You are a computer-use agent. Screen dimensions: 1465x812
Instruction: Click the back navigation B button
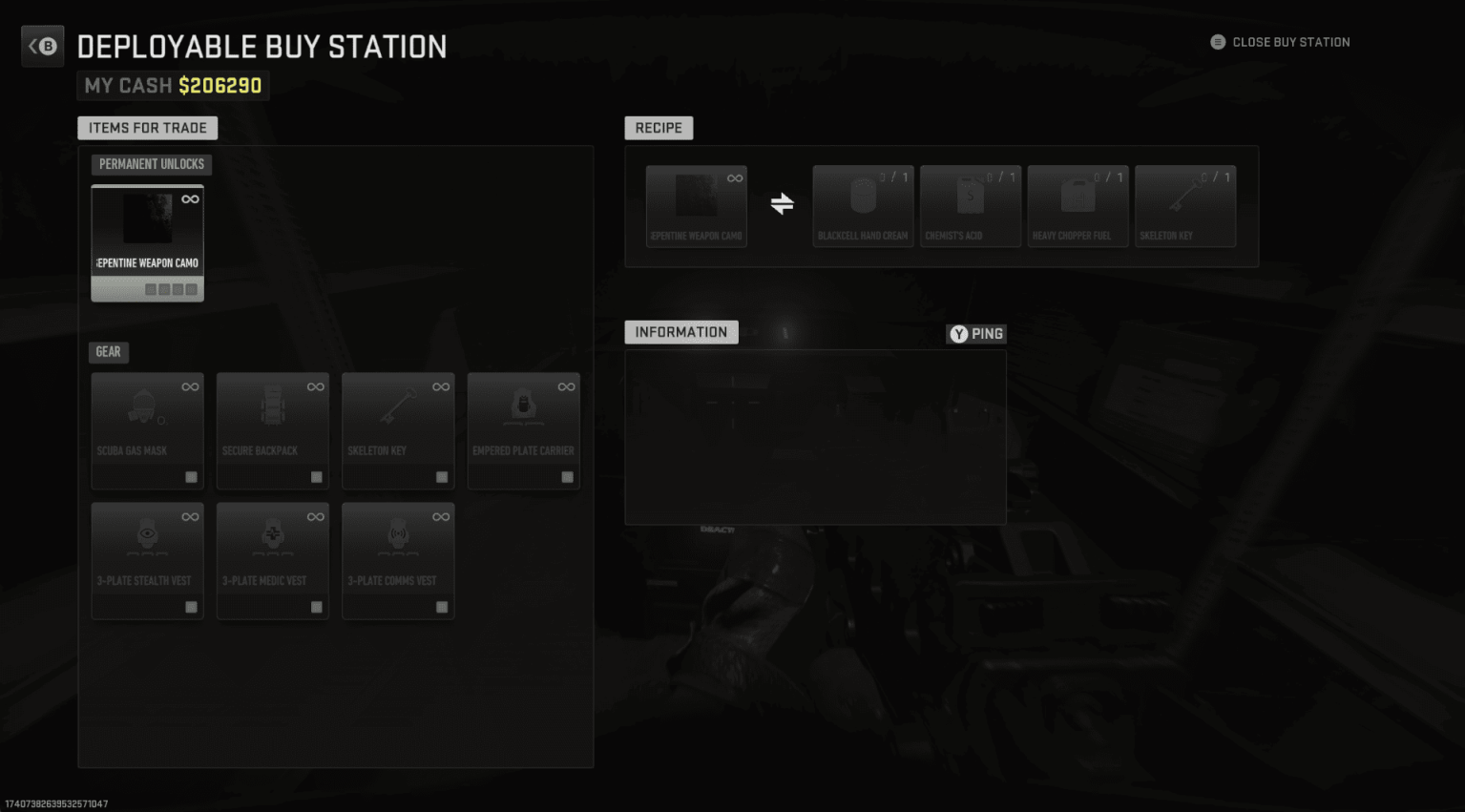42,46
